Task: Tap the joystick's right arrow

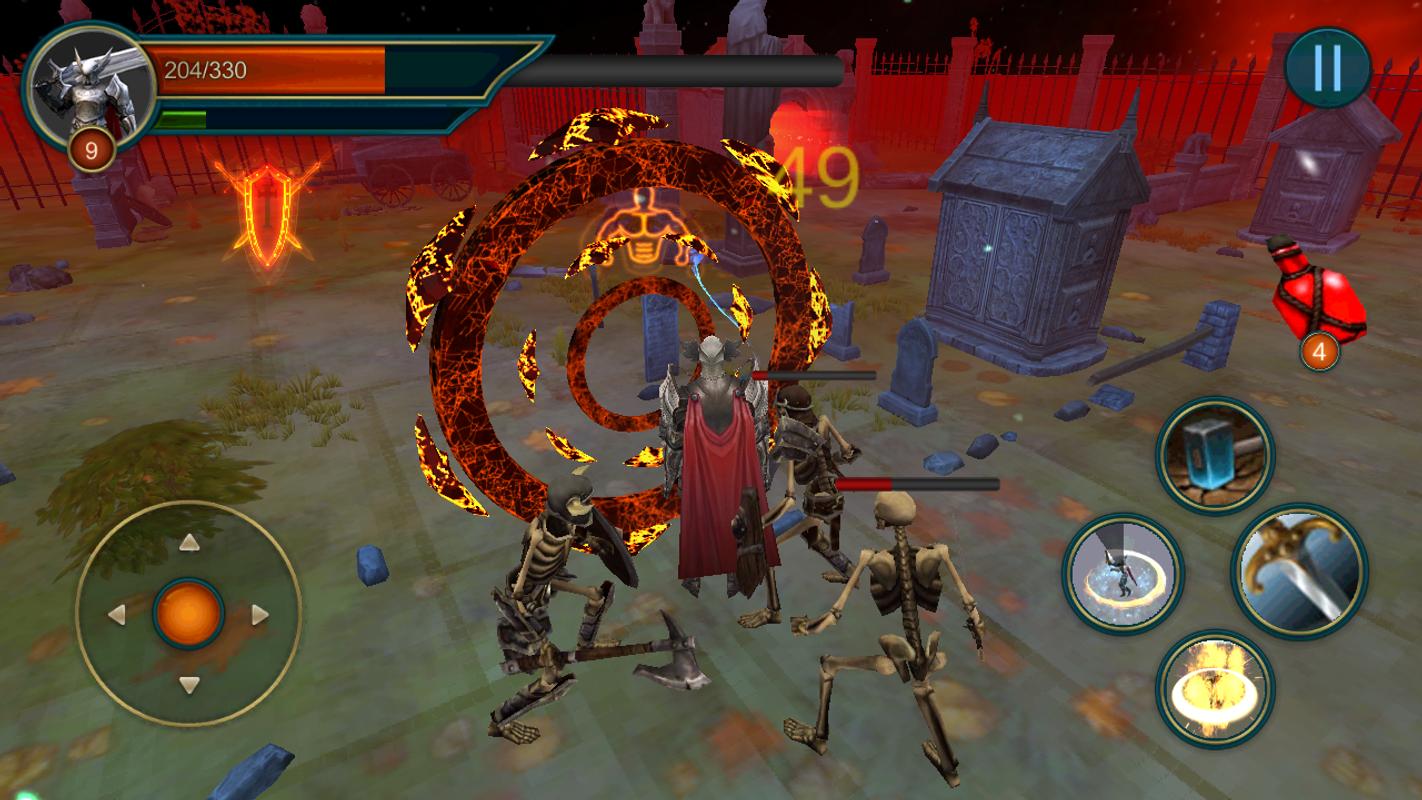Action: point(260,614)
